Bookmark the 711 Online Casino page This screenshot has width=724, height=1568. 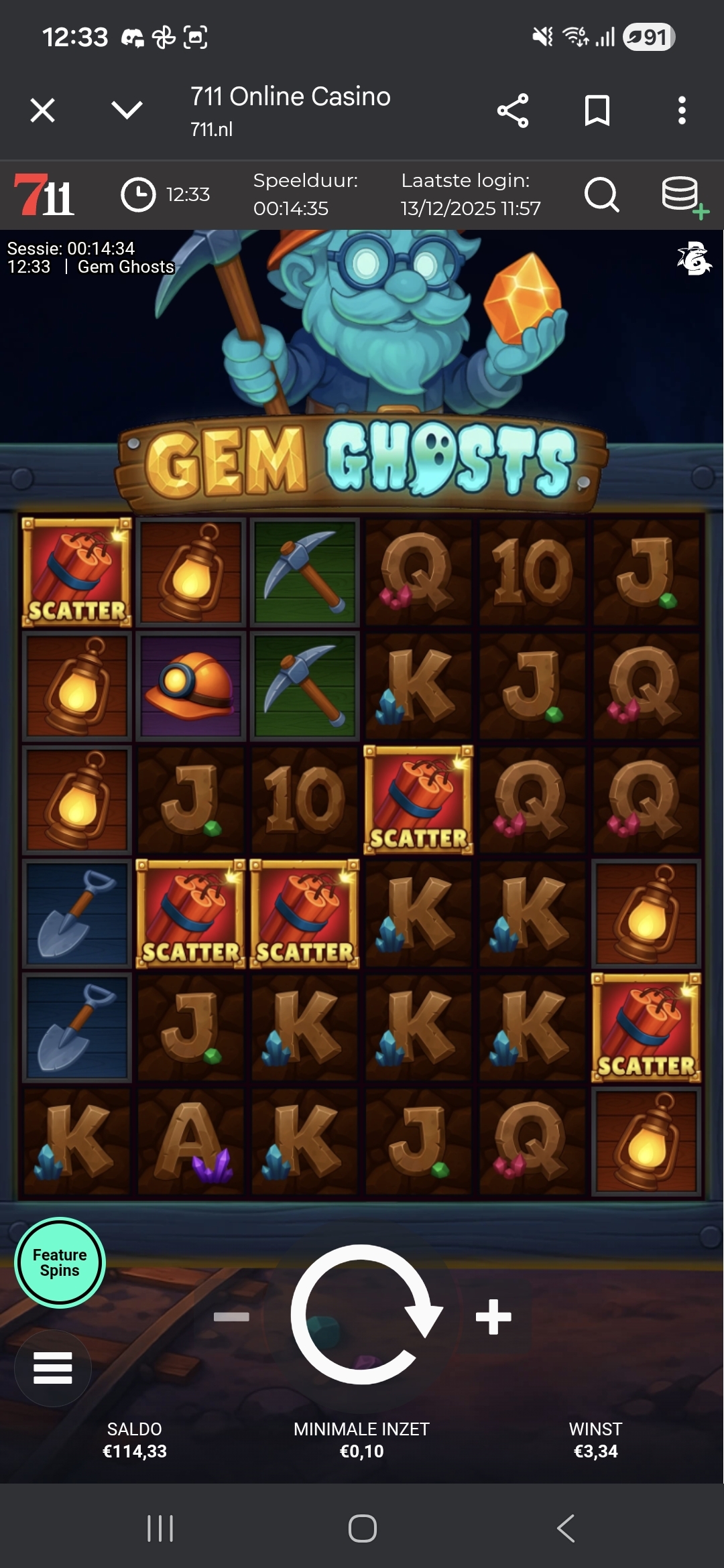(x=597, y=111)
